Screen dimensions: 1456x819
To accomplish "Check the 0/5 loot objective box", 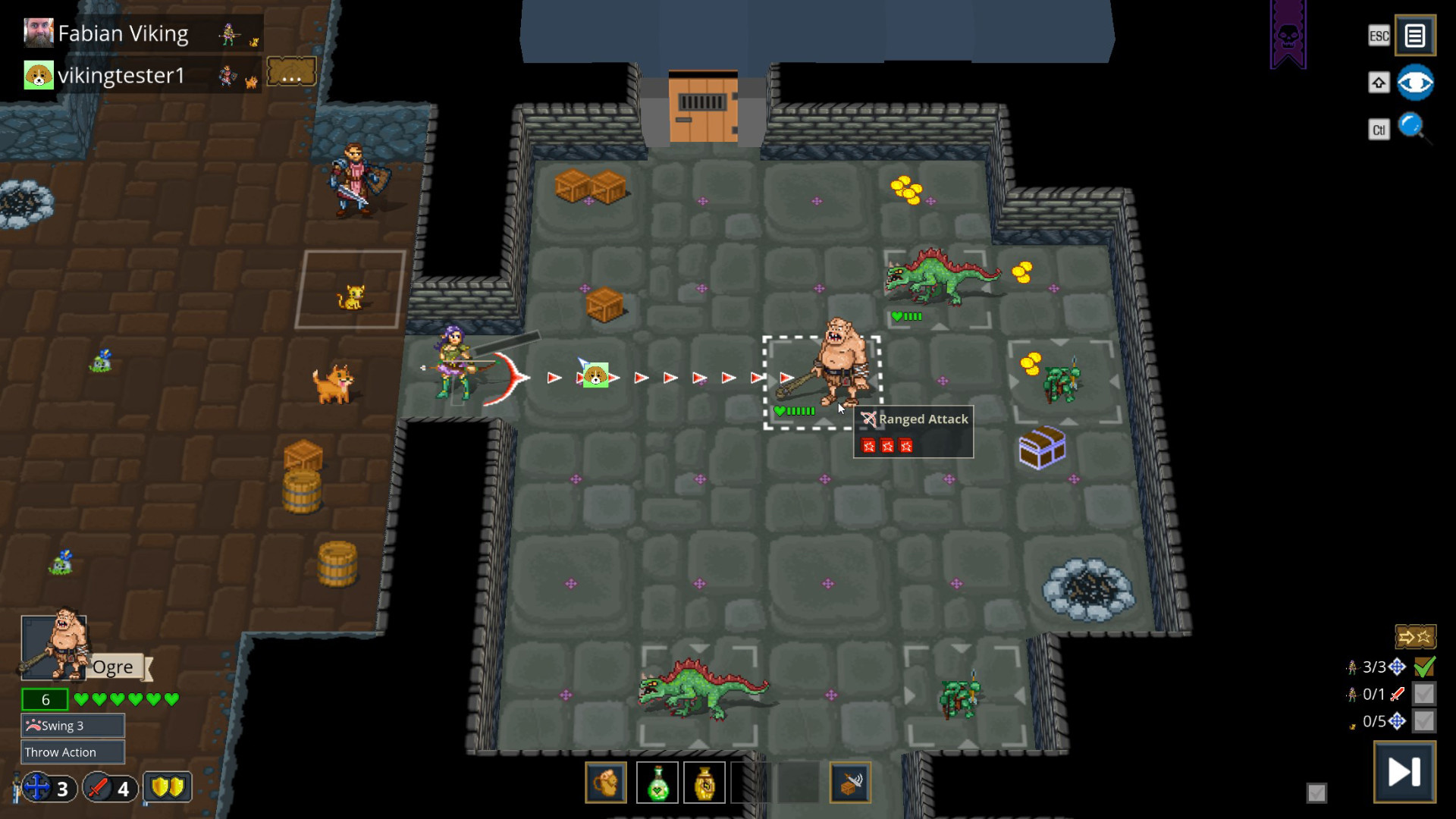I will point(1423,721).
